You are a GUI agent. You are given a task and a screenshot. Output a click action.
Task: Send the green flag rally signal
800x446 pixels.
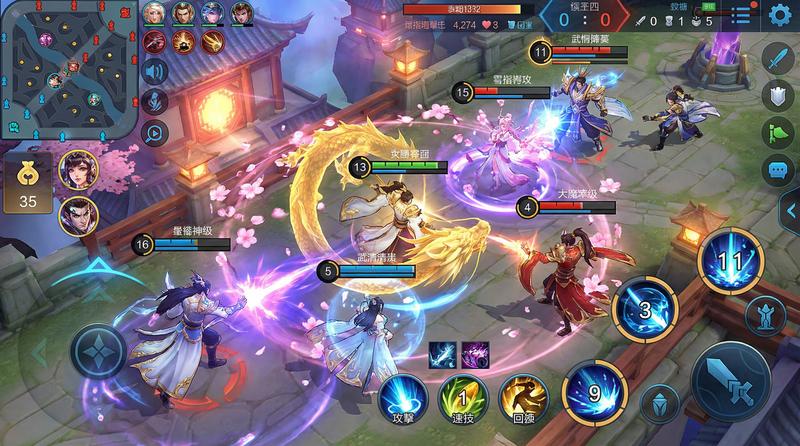(777, 132)
